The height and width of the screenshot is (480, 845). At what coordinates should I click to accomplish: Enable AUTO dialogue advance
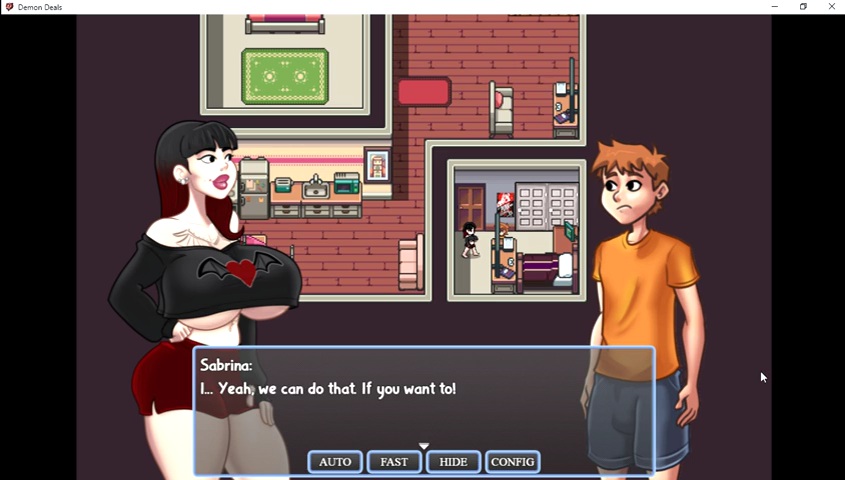[335, 462]
